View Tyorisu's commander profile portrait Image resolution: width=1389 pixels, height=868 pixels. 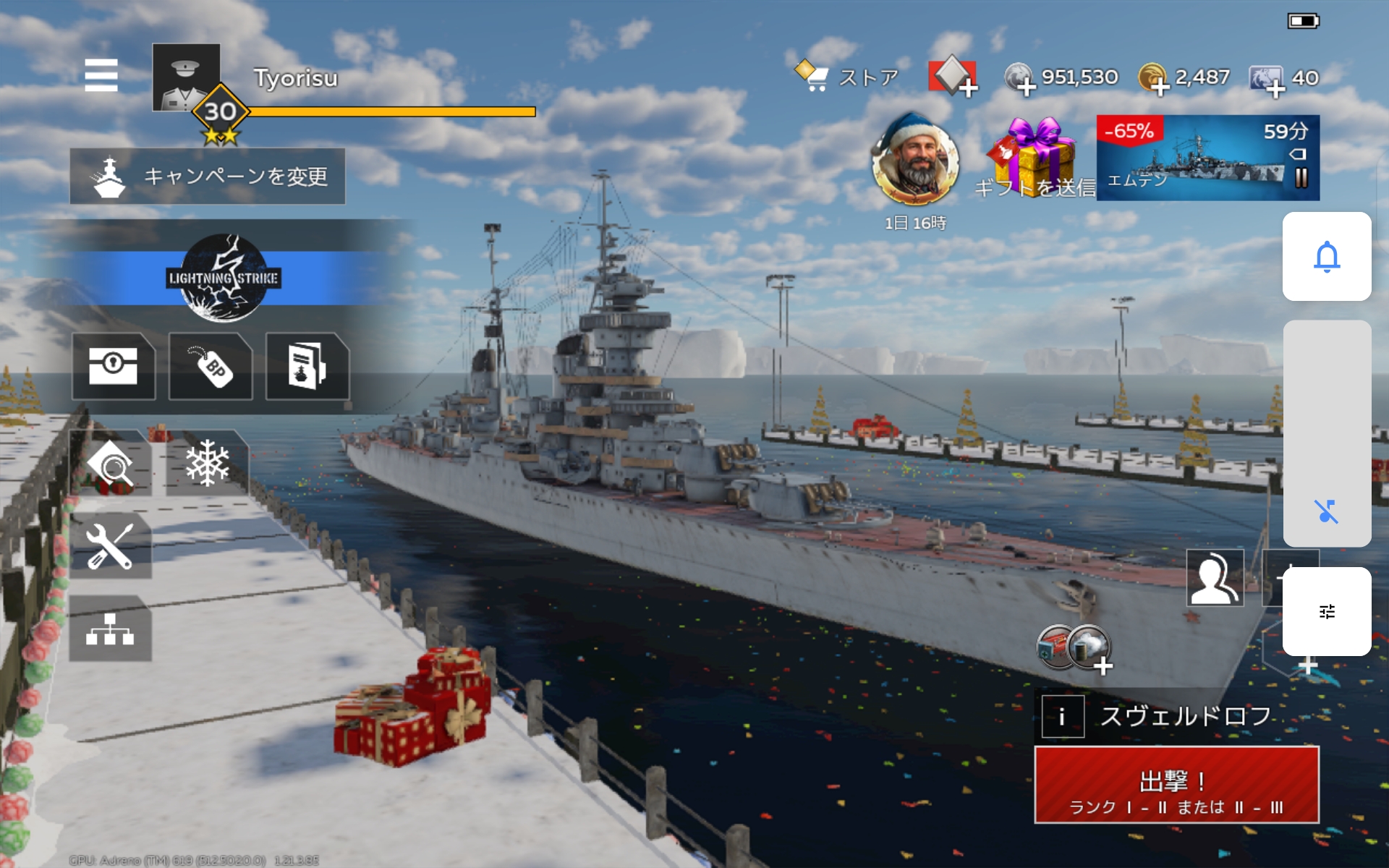[186, 77]
